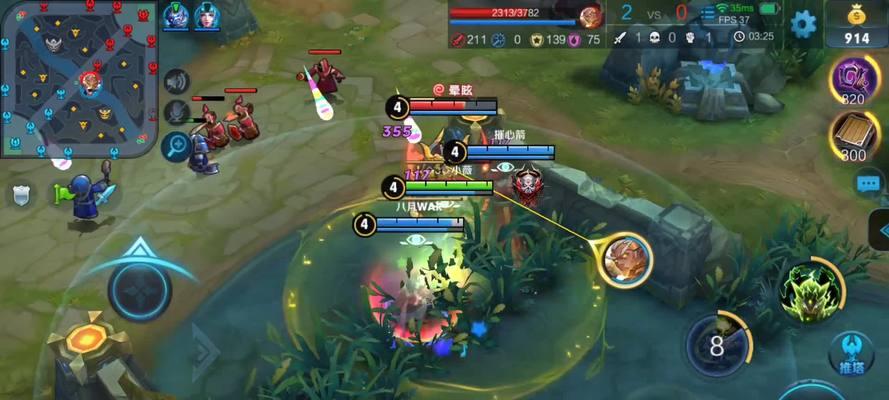
Task: Toggle the muted microphone icon
Action: [x=177, y=112]
